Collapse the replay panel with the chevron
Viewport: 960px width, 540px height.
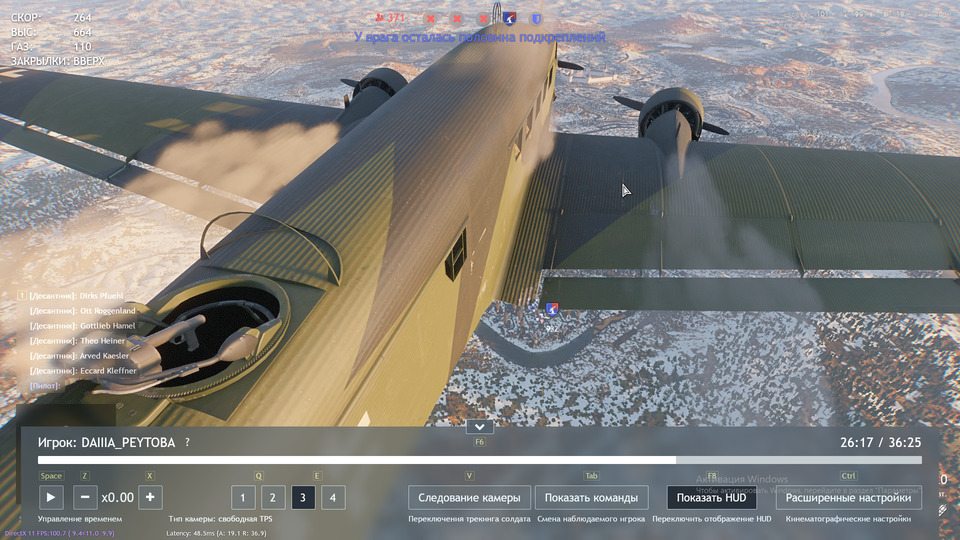tap(480, 427)
